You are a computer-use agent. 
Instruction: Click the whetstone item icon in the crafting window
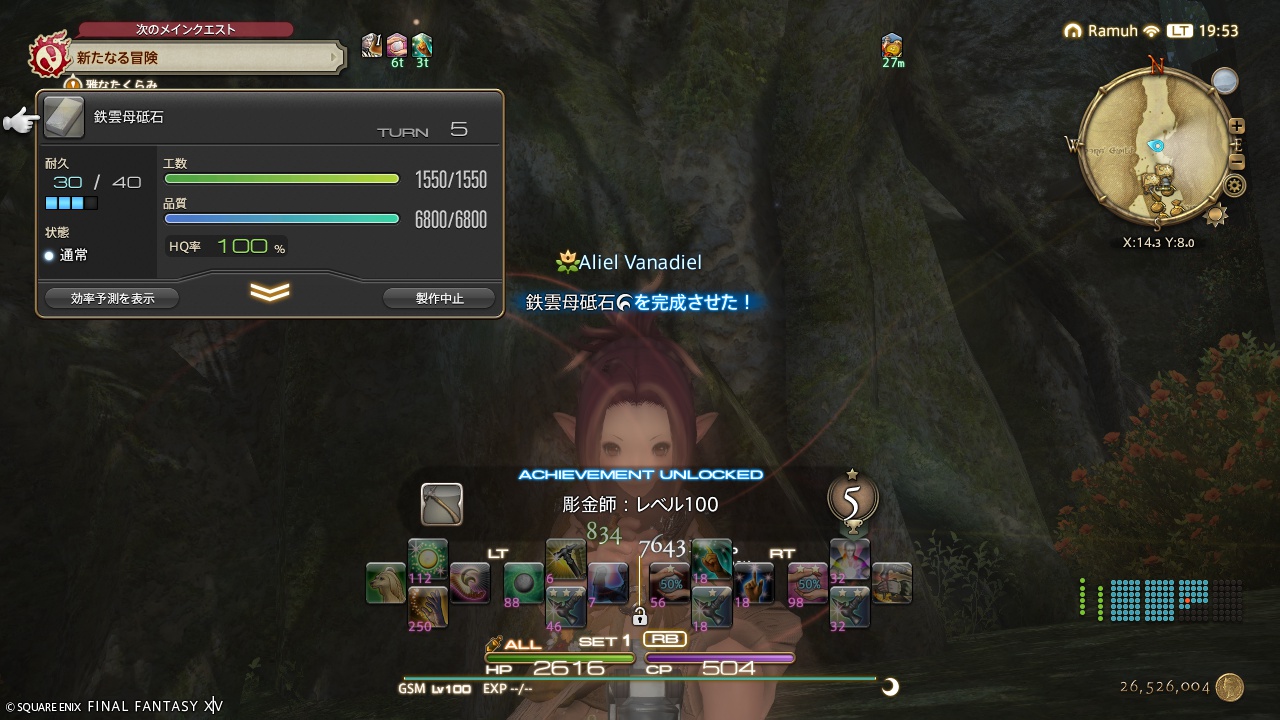(63, 117)
